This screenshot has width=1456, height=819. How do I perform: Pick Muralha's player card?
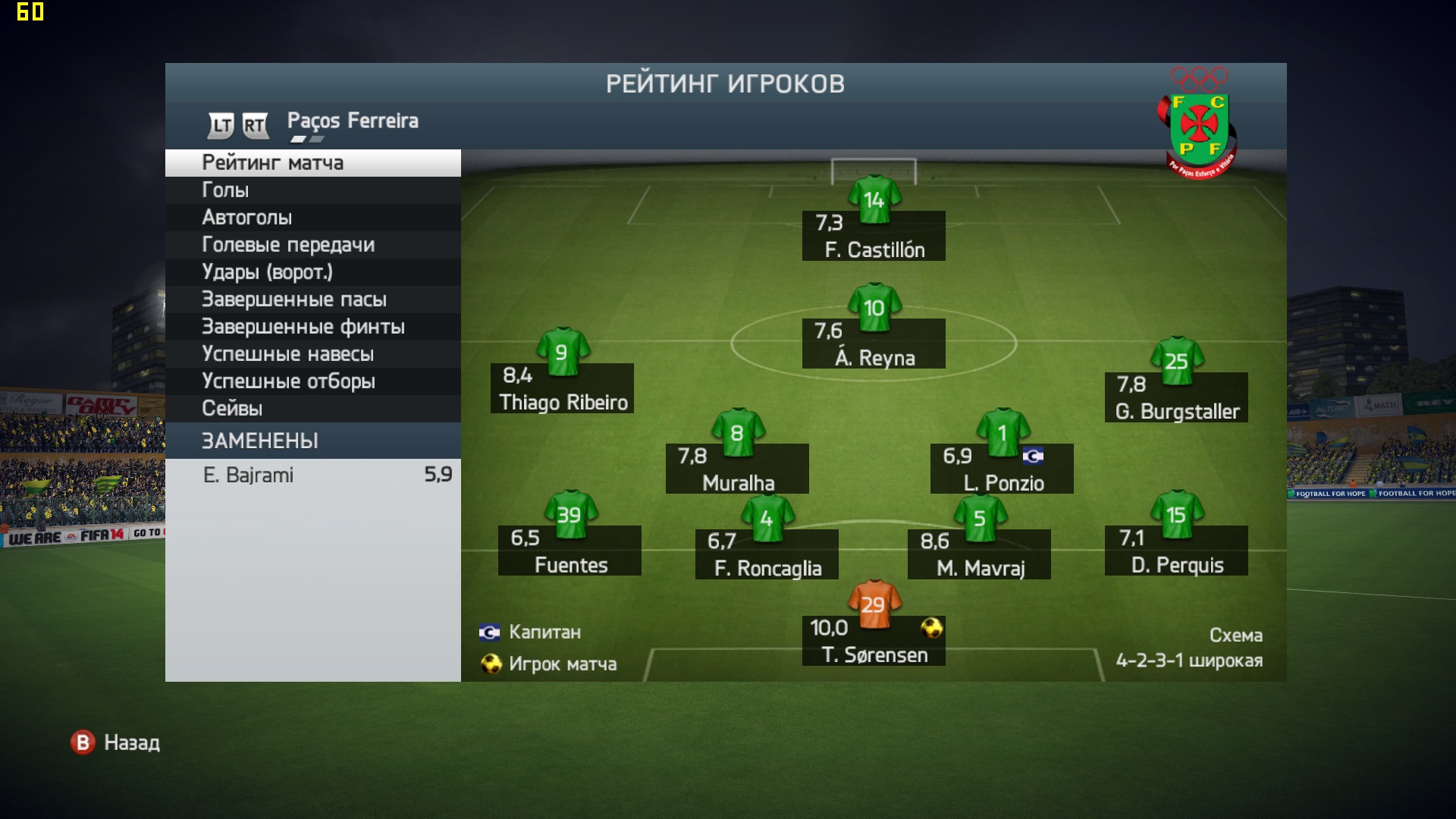tap(737, 469)
